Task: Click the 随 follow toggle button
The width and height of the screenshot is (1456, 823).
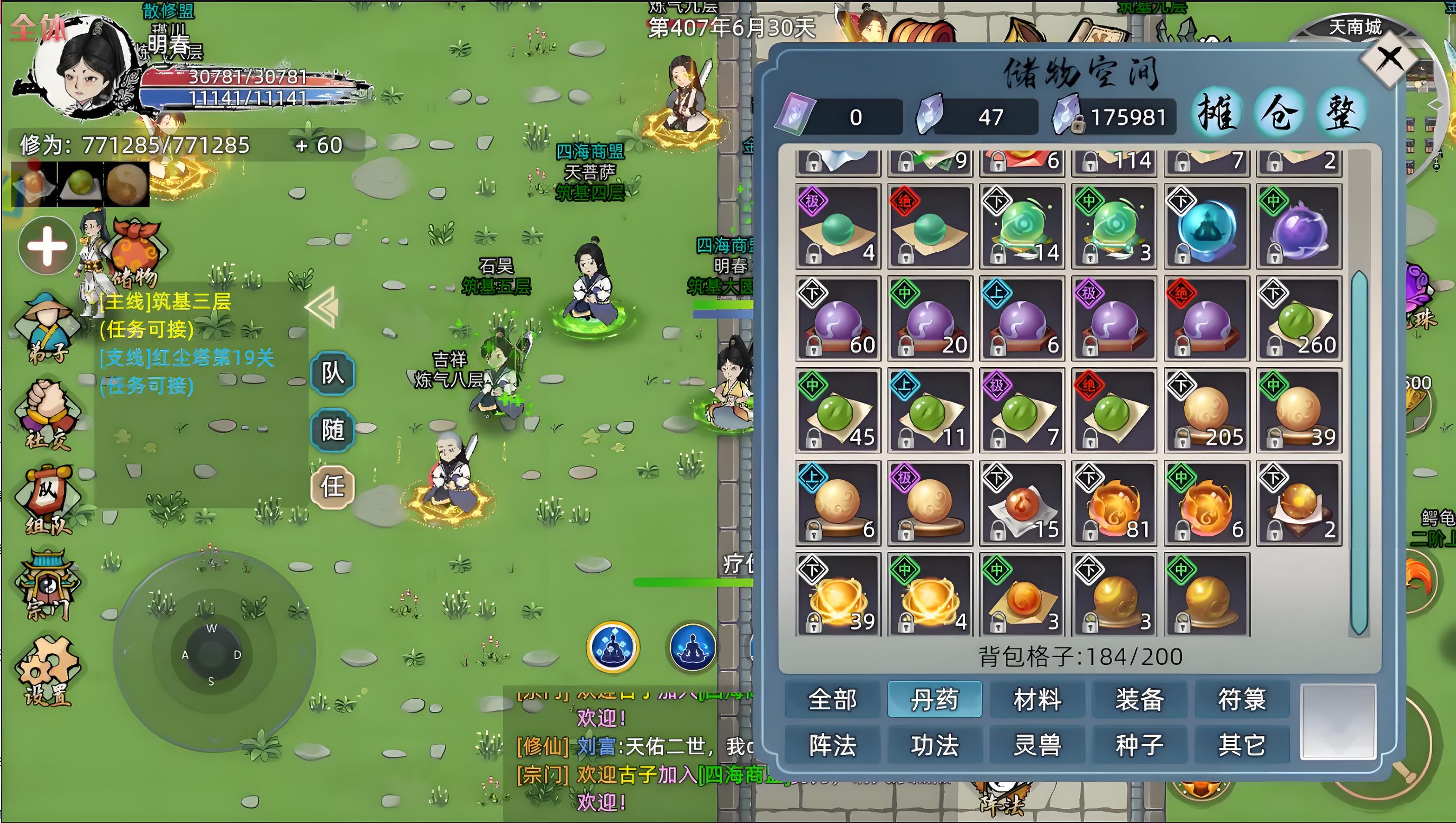Action: 333,431
